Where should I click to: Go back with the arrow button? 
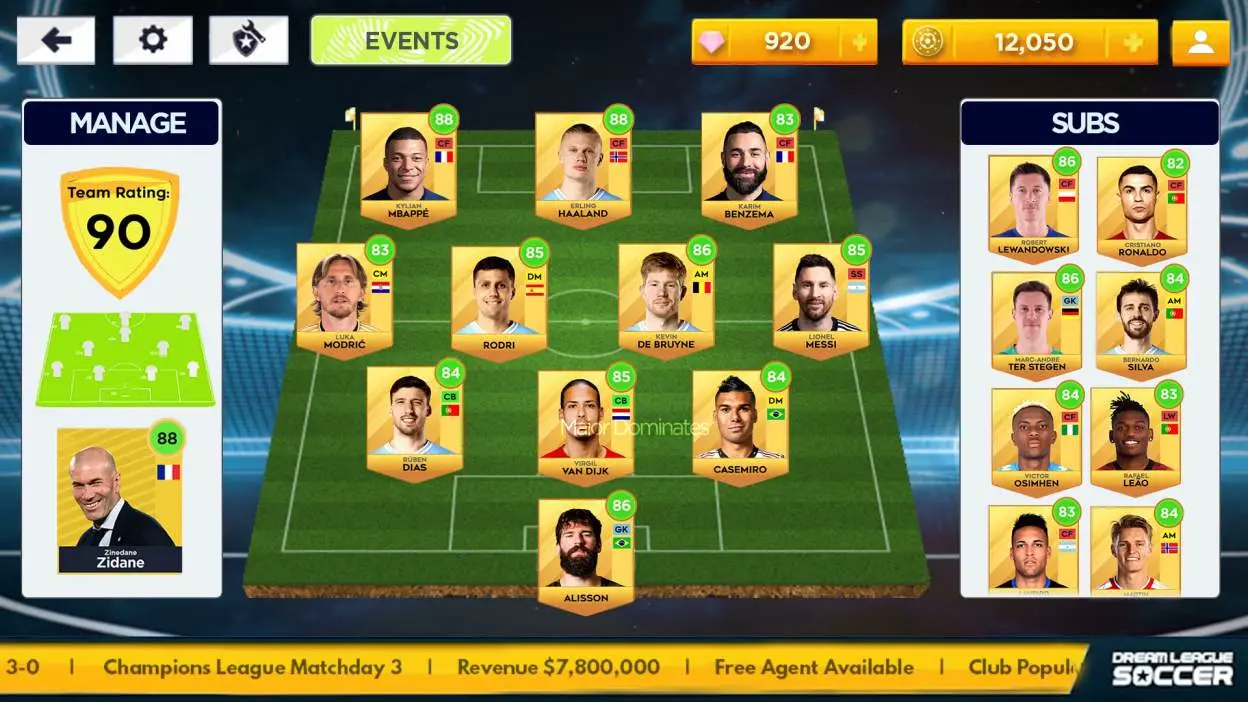point(56,41)
